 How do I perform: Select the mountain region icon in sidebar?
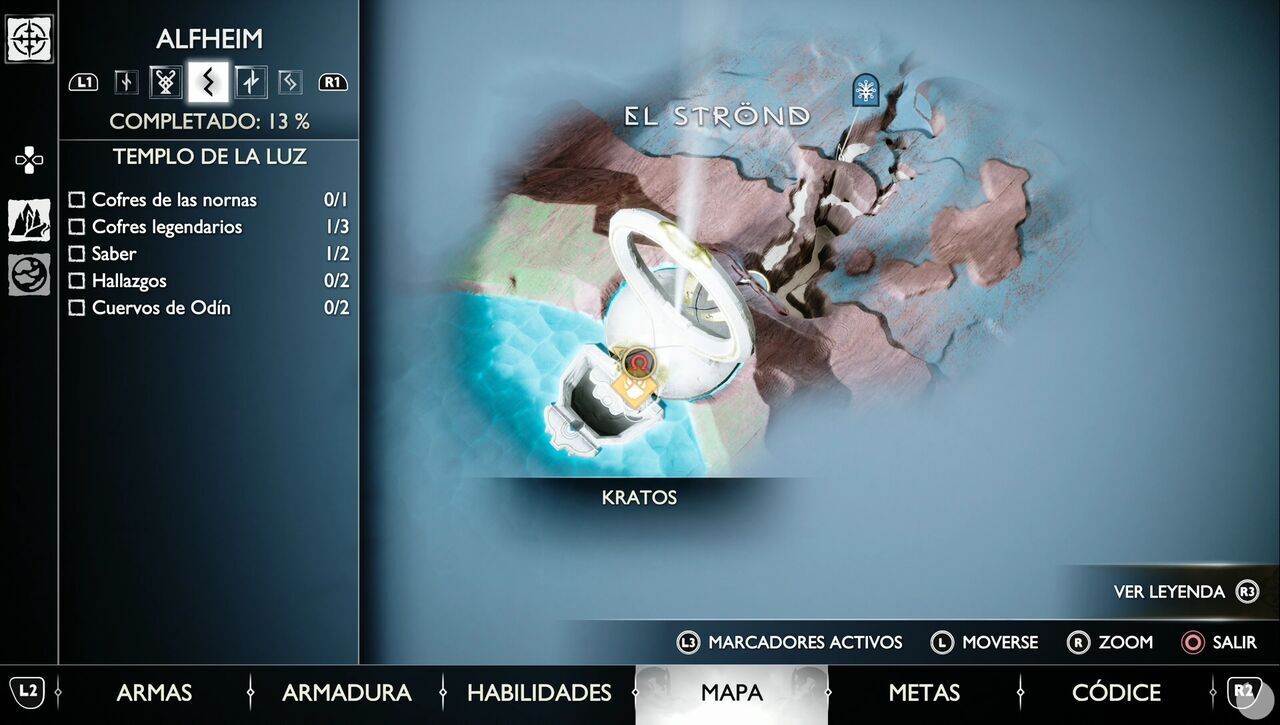click(28, 219)
